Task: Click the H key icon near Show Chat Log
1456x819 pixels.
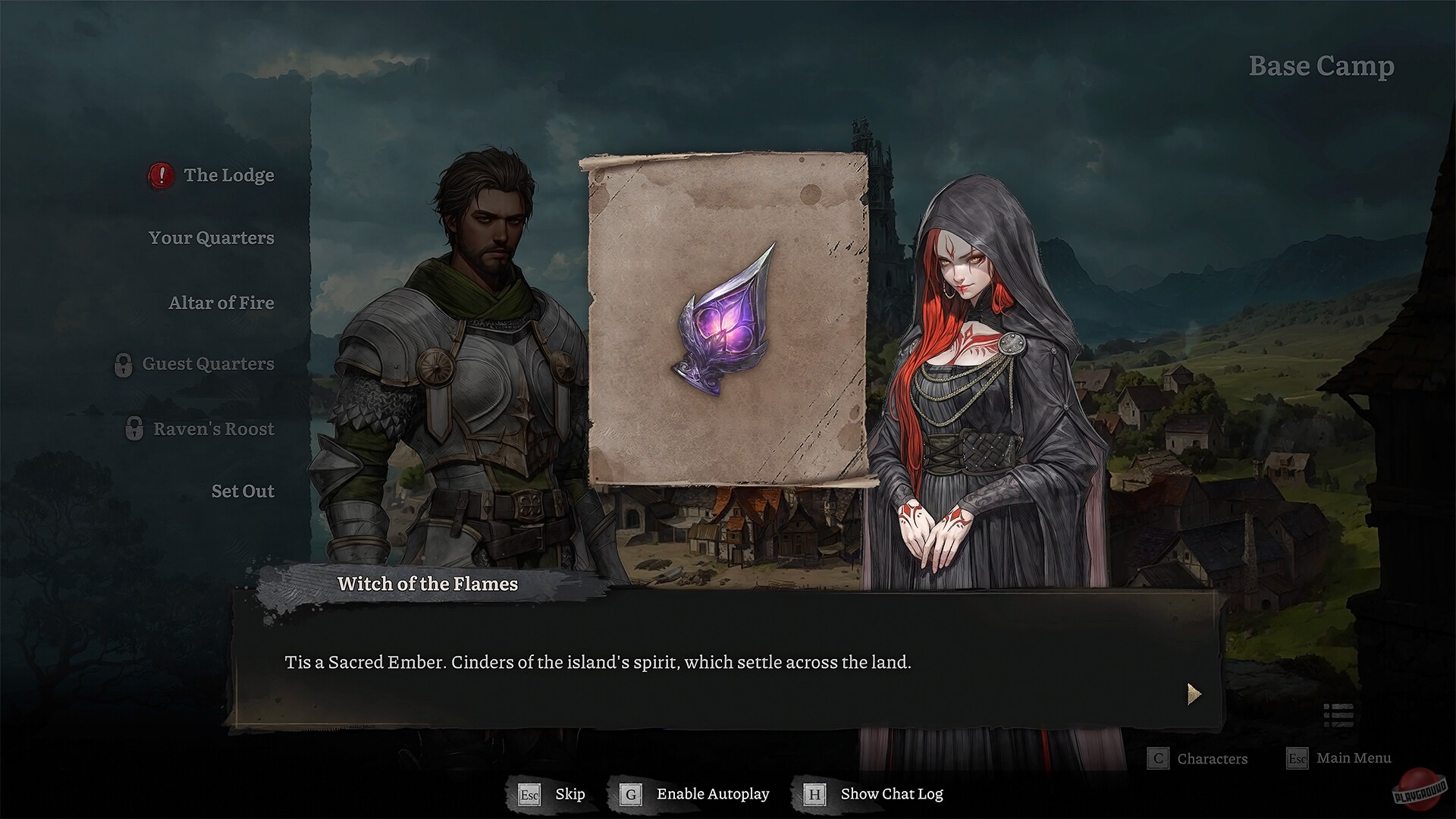Action: [x=813, y=794]
